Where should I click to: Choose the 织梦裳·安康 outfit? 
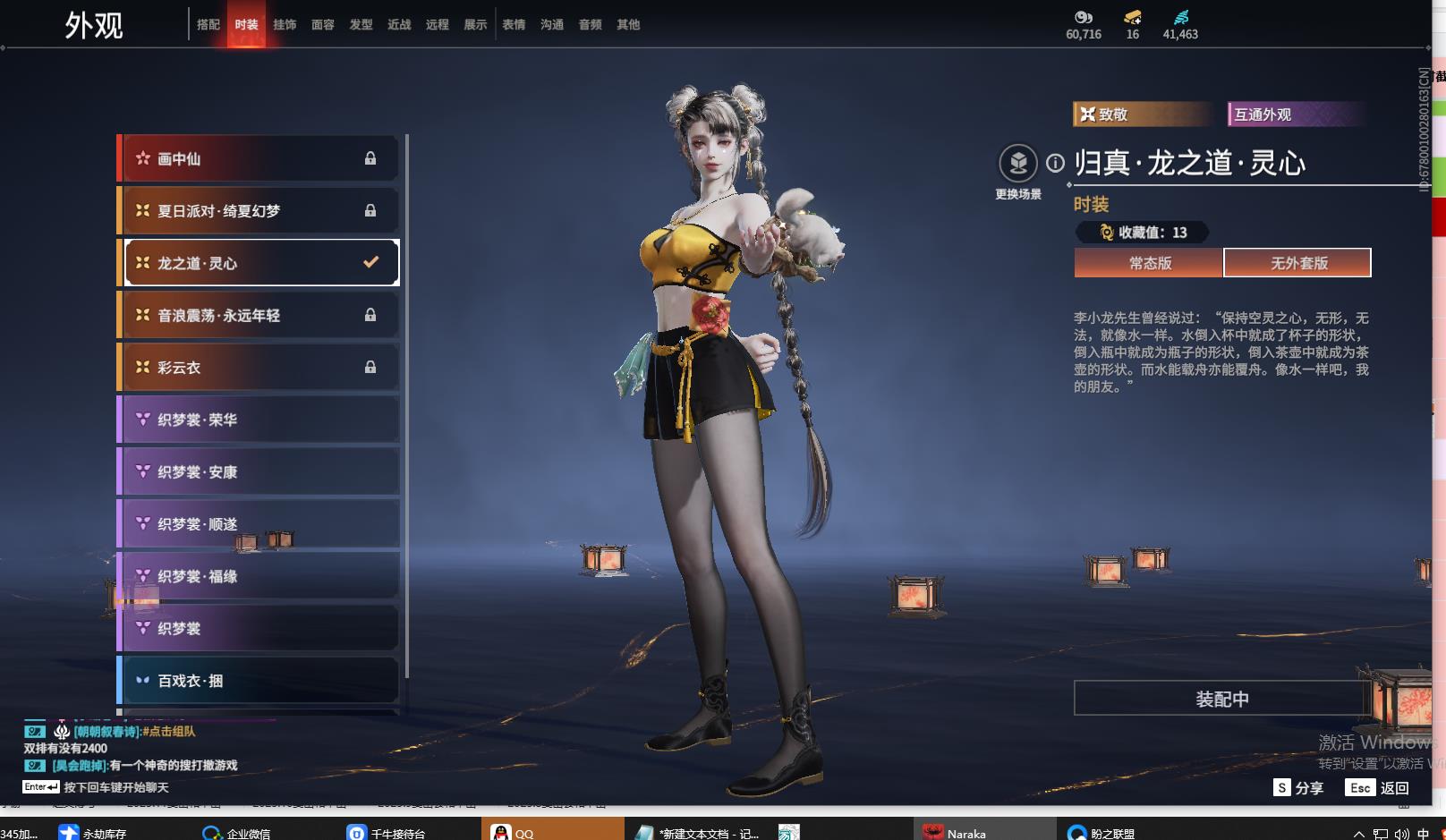[259, 472]
